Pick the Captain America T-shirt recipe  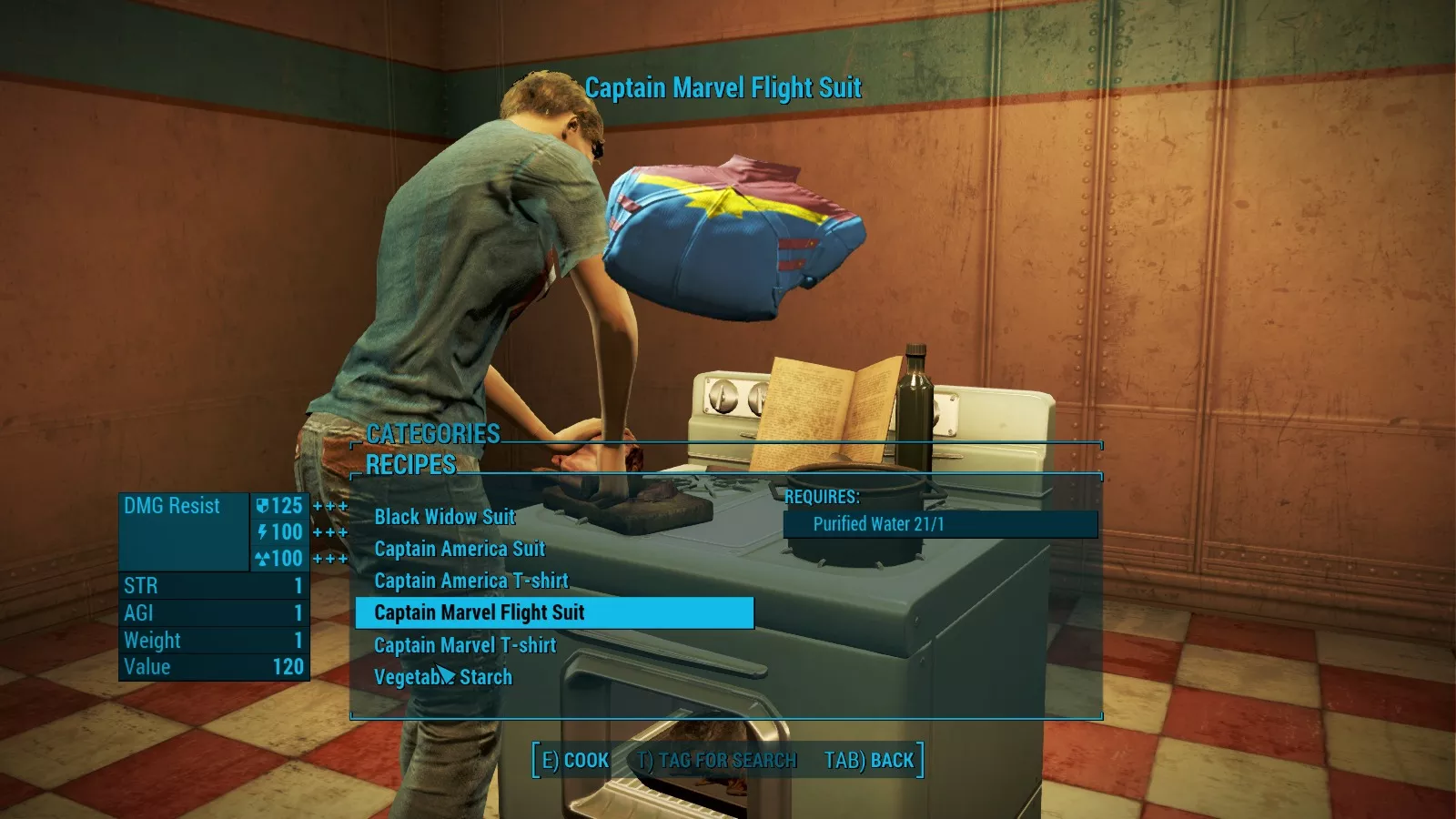pyautogui.click(x=471, y=581)
